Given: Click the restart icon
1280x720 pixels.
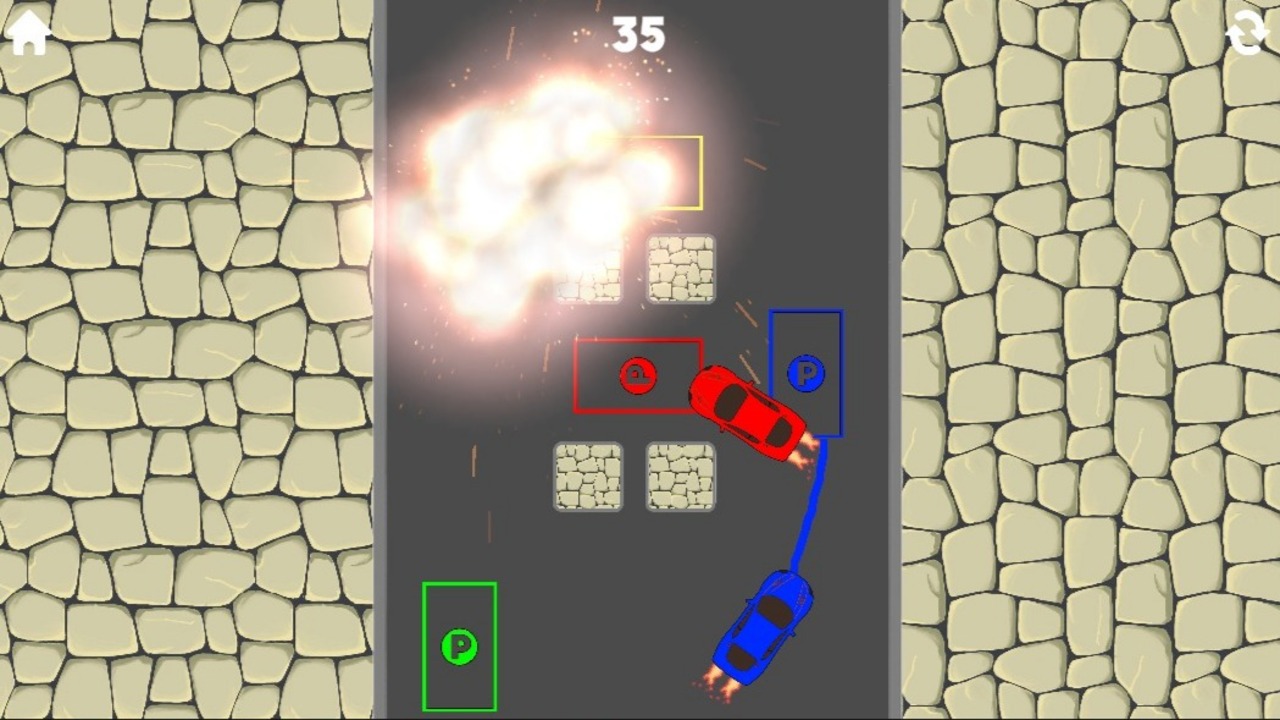Looking at the screenshot, I should pos(1250,33).
